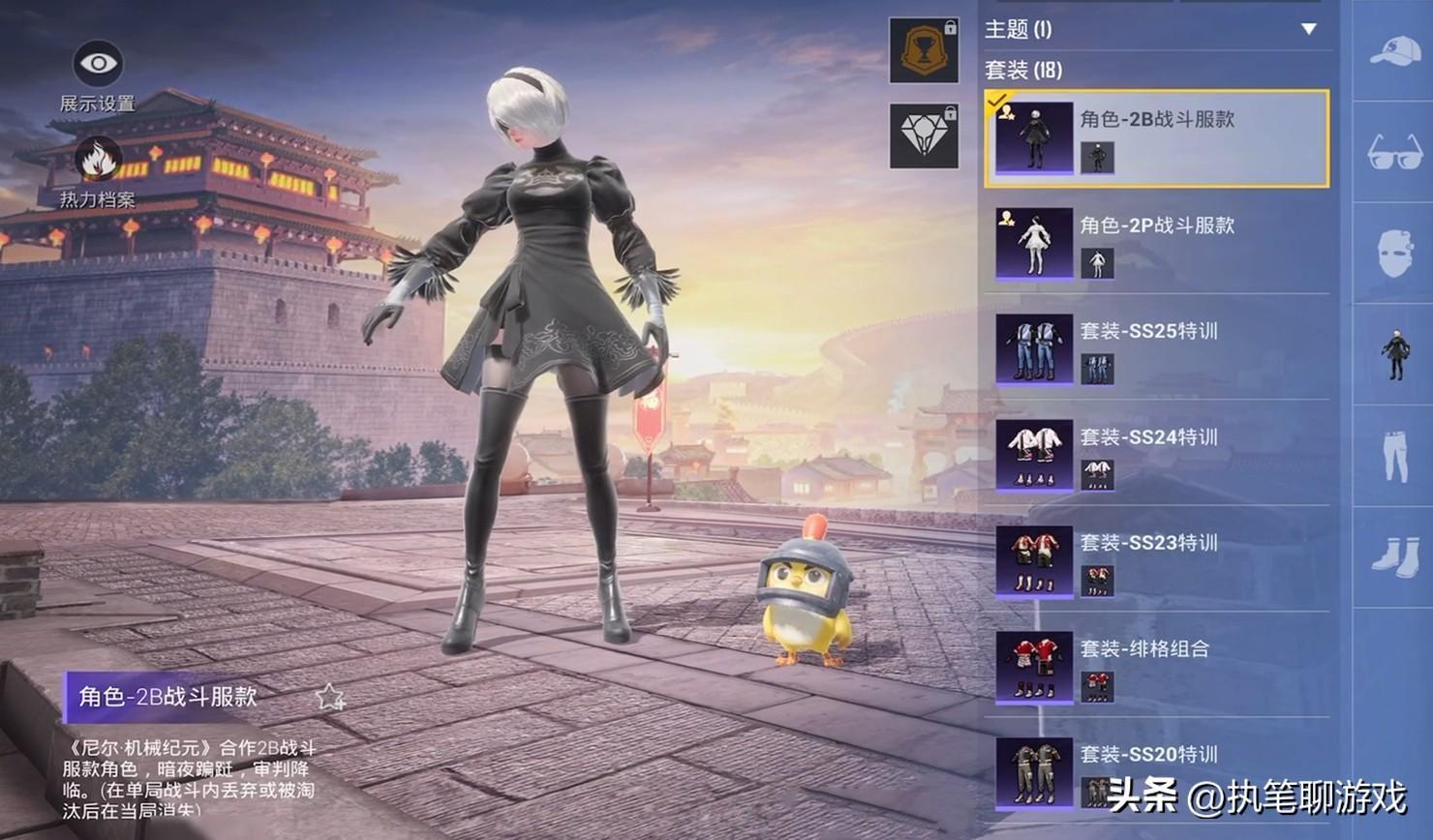Equip the 套装-SS23特训 set
The image size is (1433, 840).
click(1156, 561)
